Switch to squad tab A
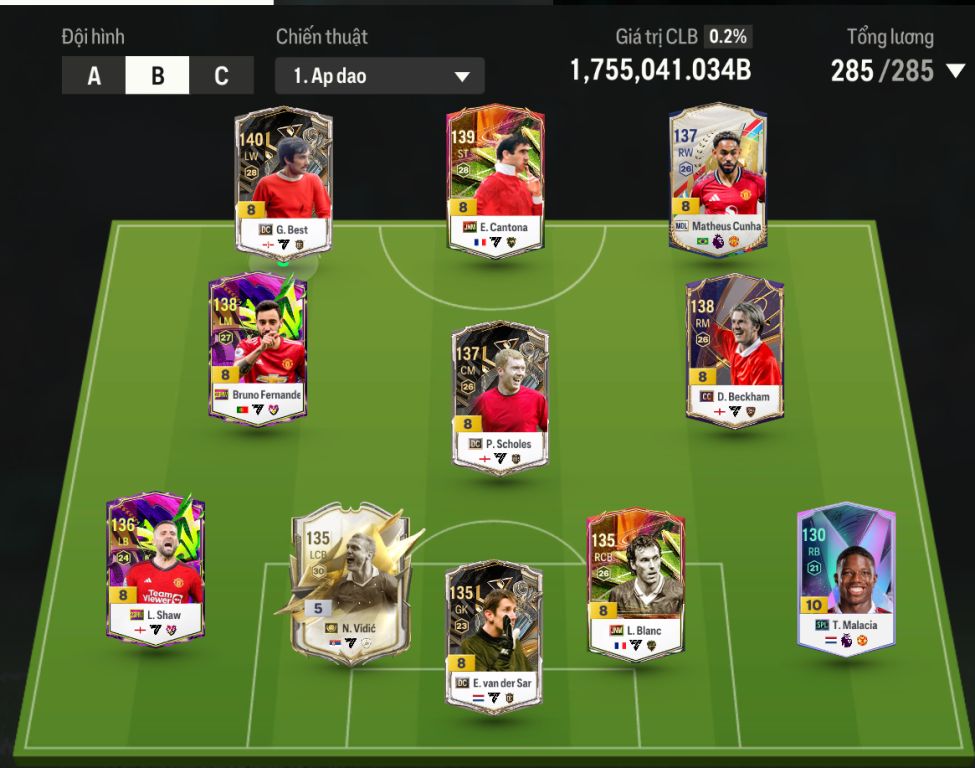Screen dimensions: 975x768 94,76
